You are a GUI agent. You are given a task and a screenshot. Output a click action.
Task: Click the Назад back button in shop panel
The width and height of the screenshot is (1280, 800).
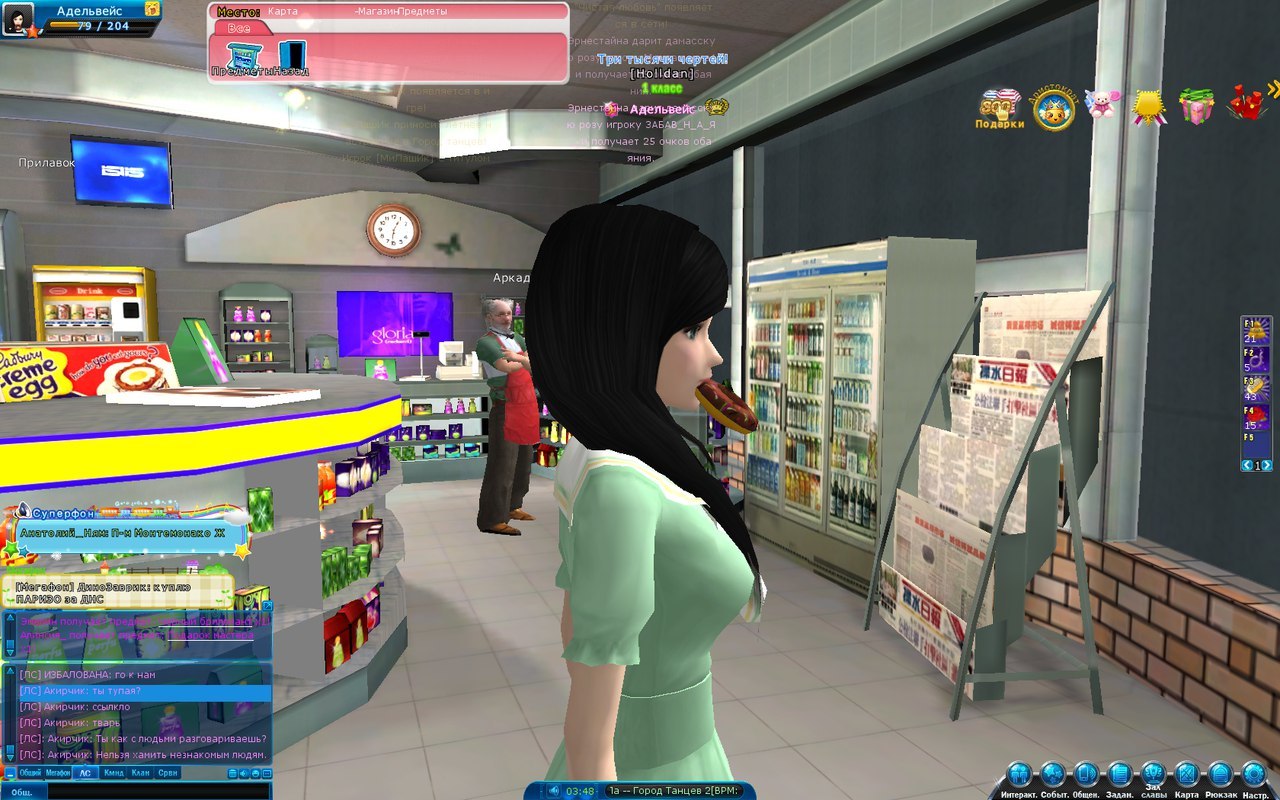(x=291, y=56)
